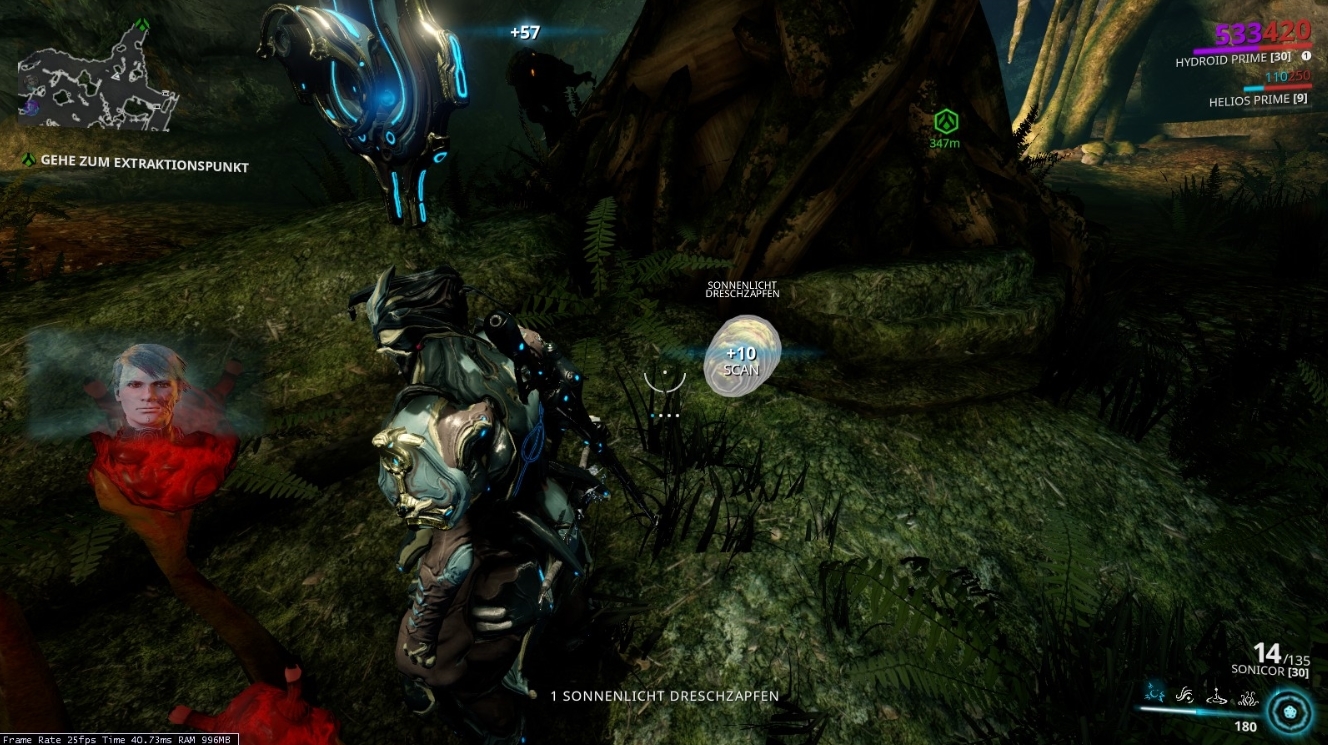Activate the Tidal Surge ability icon
The height and width of the screenshot is (745, 1328).
1184,697
